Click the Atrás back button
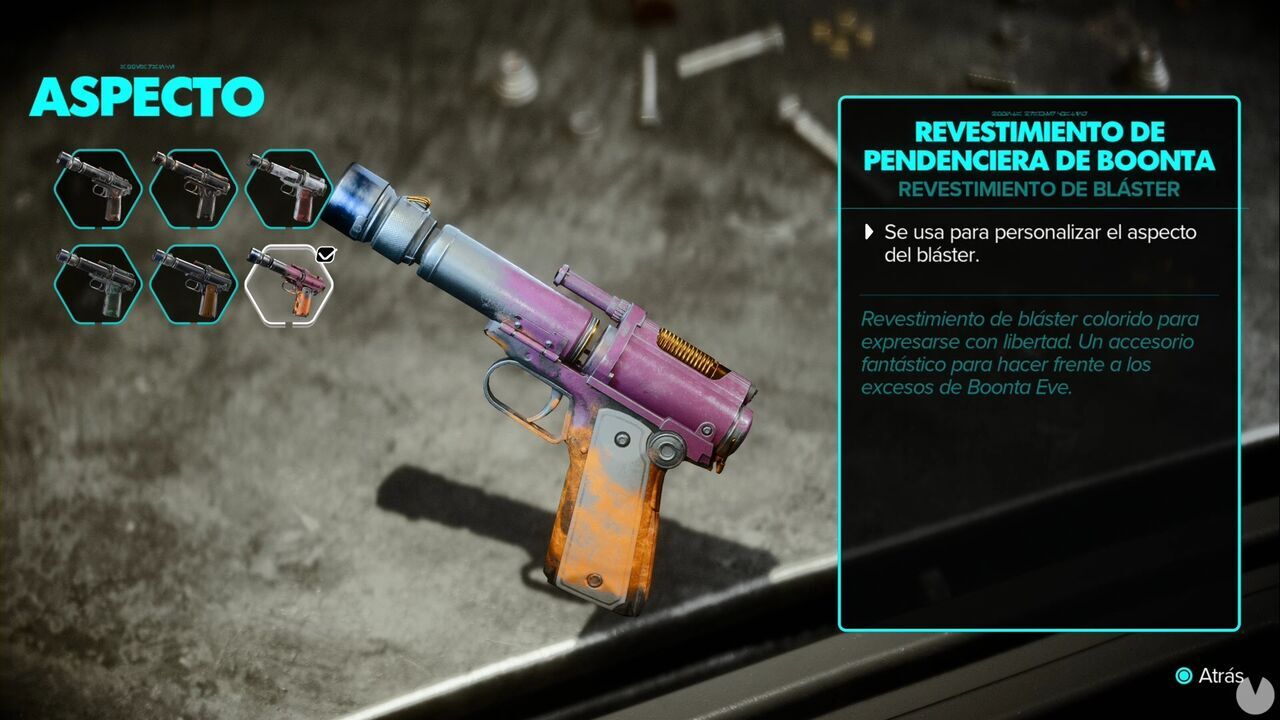This screenshot has width=1280, height=720. click(x=1205, y=673)
